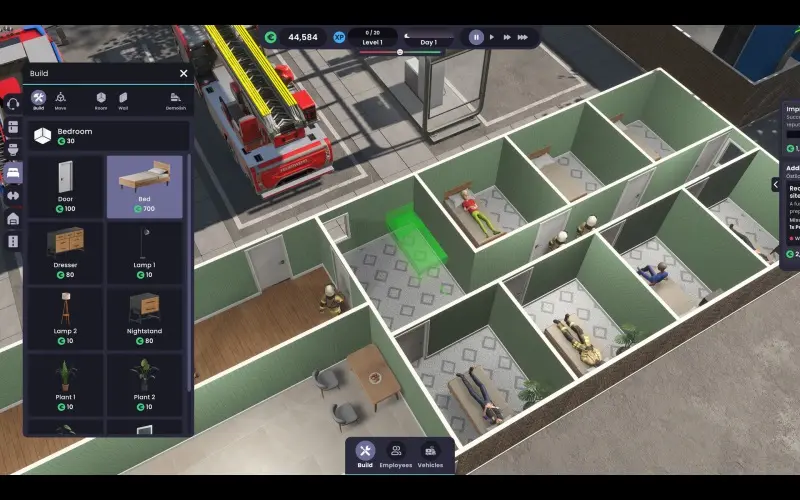Close the Build panel

tap(183, 73)
